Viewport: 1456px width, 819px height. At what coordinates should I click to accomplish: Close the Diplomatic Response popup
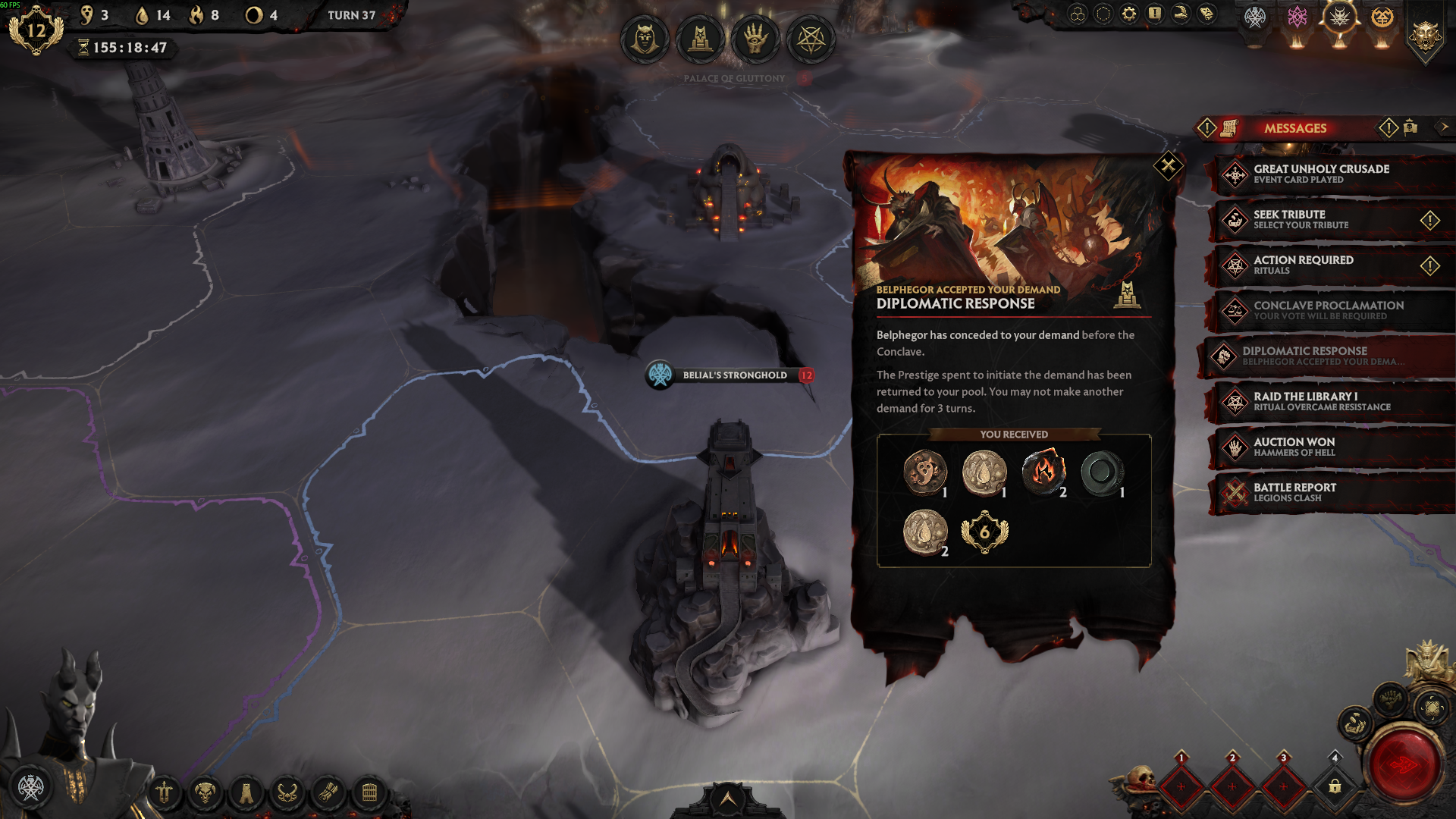(x=1168, y=165)
